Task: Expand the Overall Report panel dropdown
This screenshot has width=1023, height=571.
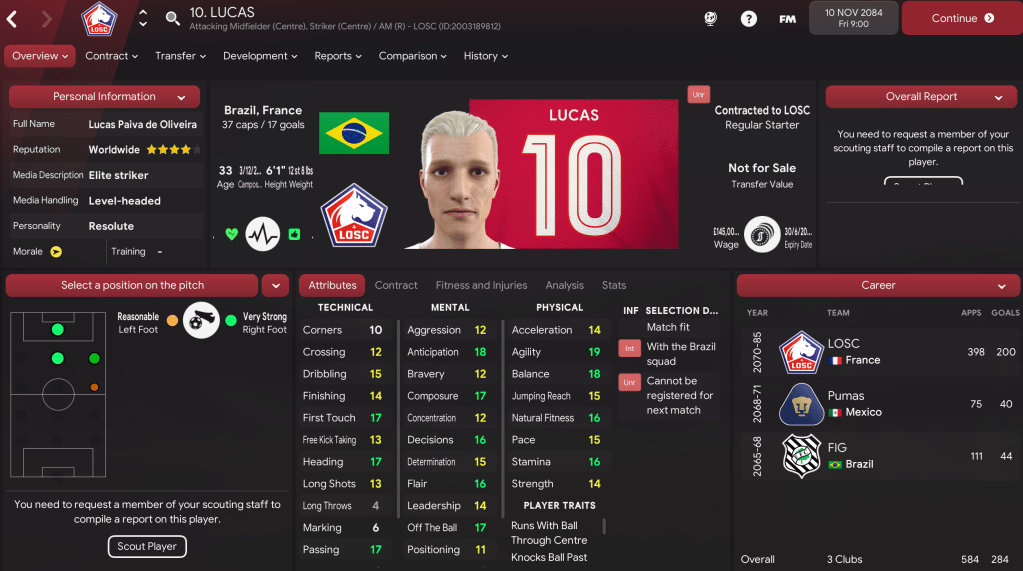Action: click(998, 97)
